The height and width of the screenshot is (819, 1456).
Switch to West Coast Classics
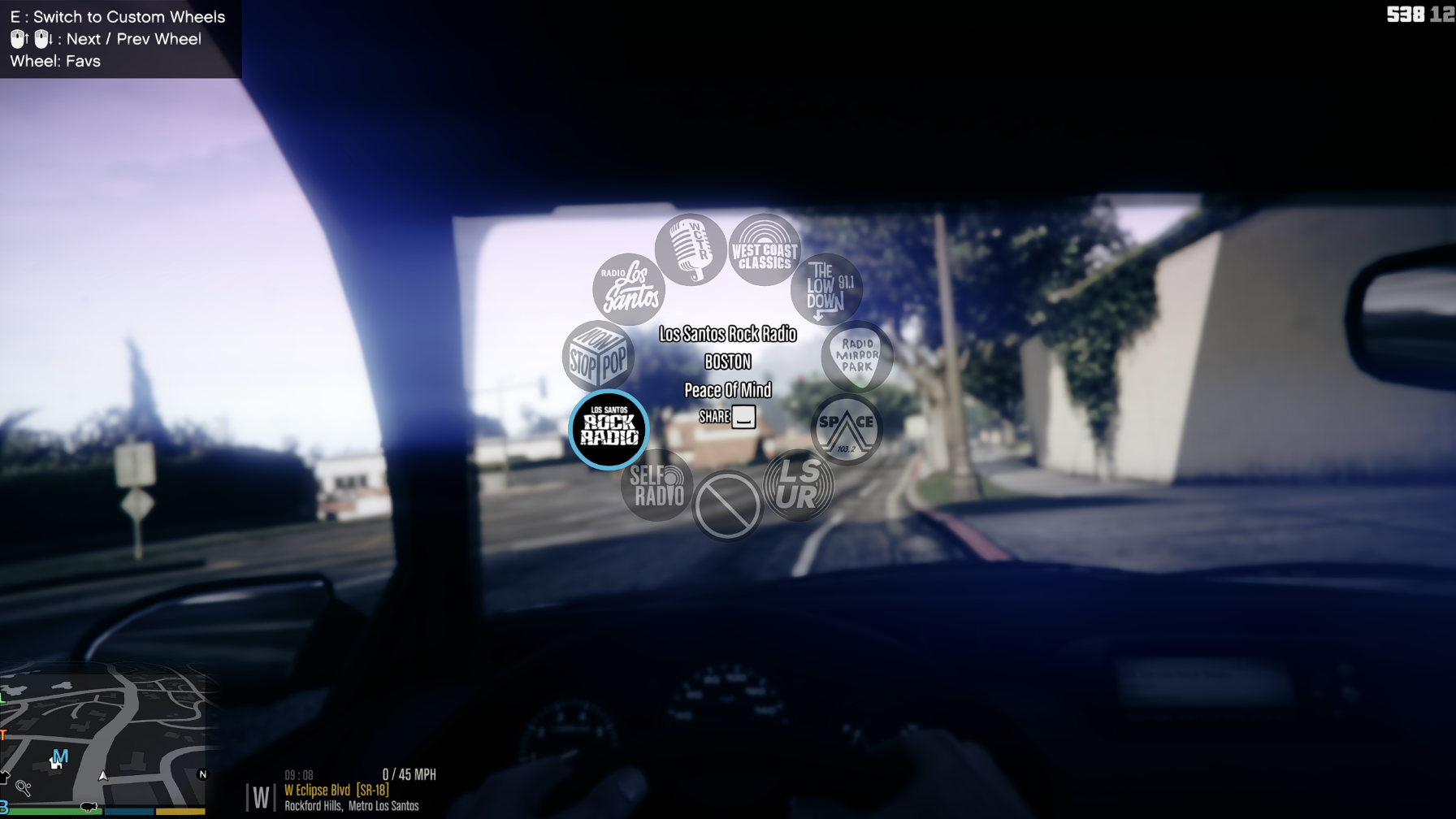coord(764,250)
